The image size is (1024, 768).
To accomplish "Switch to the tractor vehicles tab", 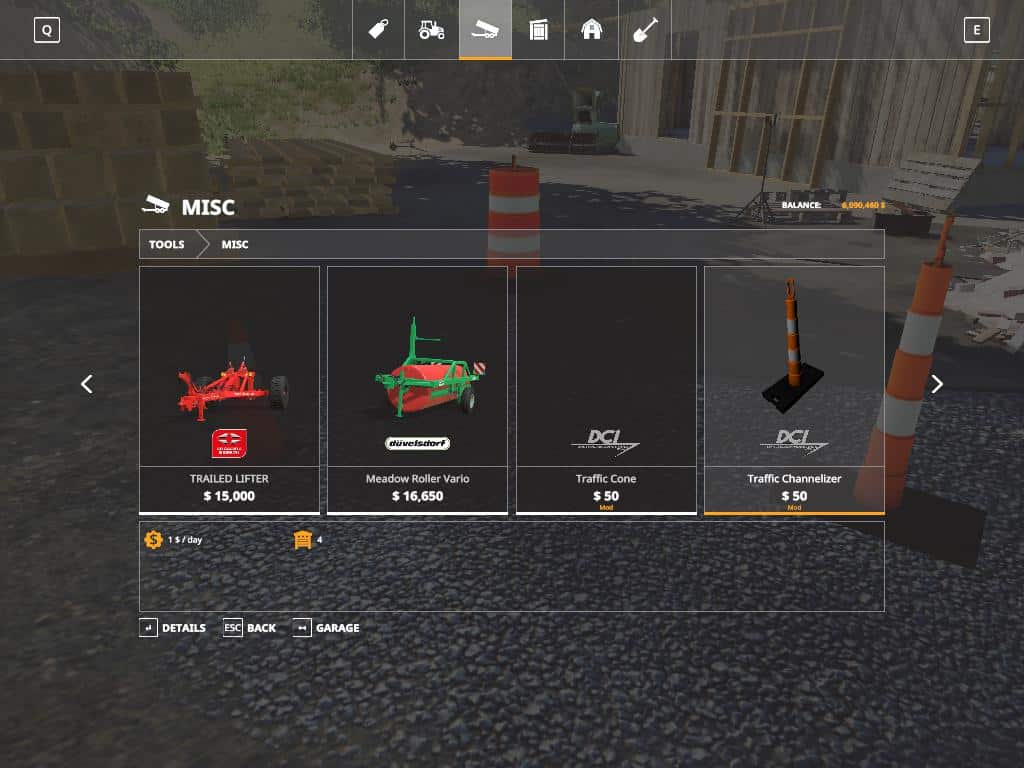I will click(432, 29).
